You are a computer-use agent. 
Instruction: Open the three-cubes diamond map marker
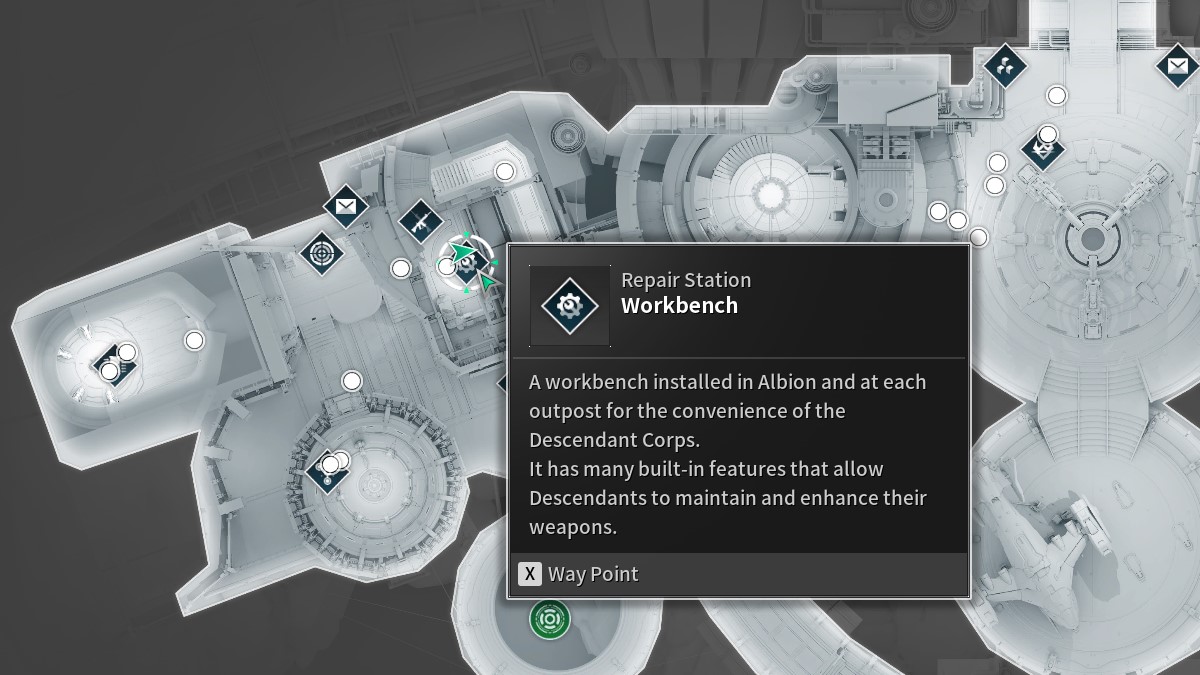click(x=1002, y=66)
